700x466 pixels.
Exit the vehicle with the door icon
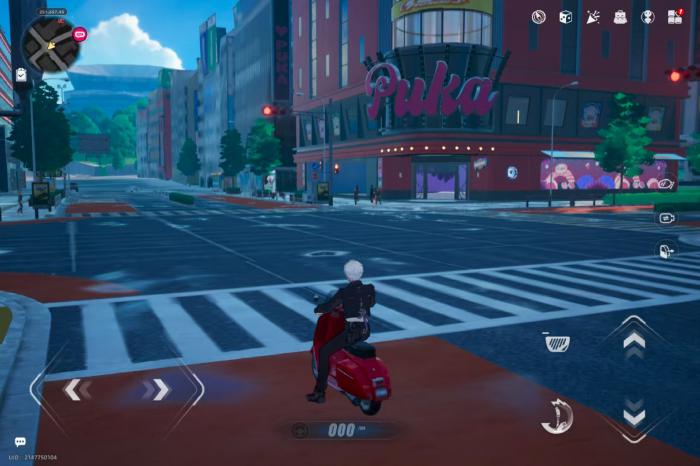click(x=666, y=250)
